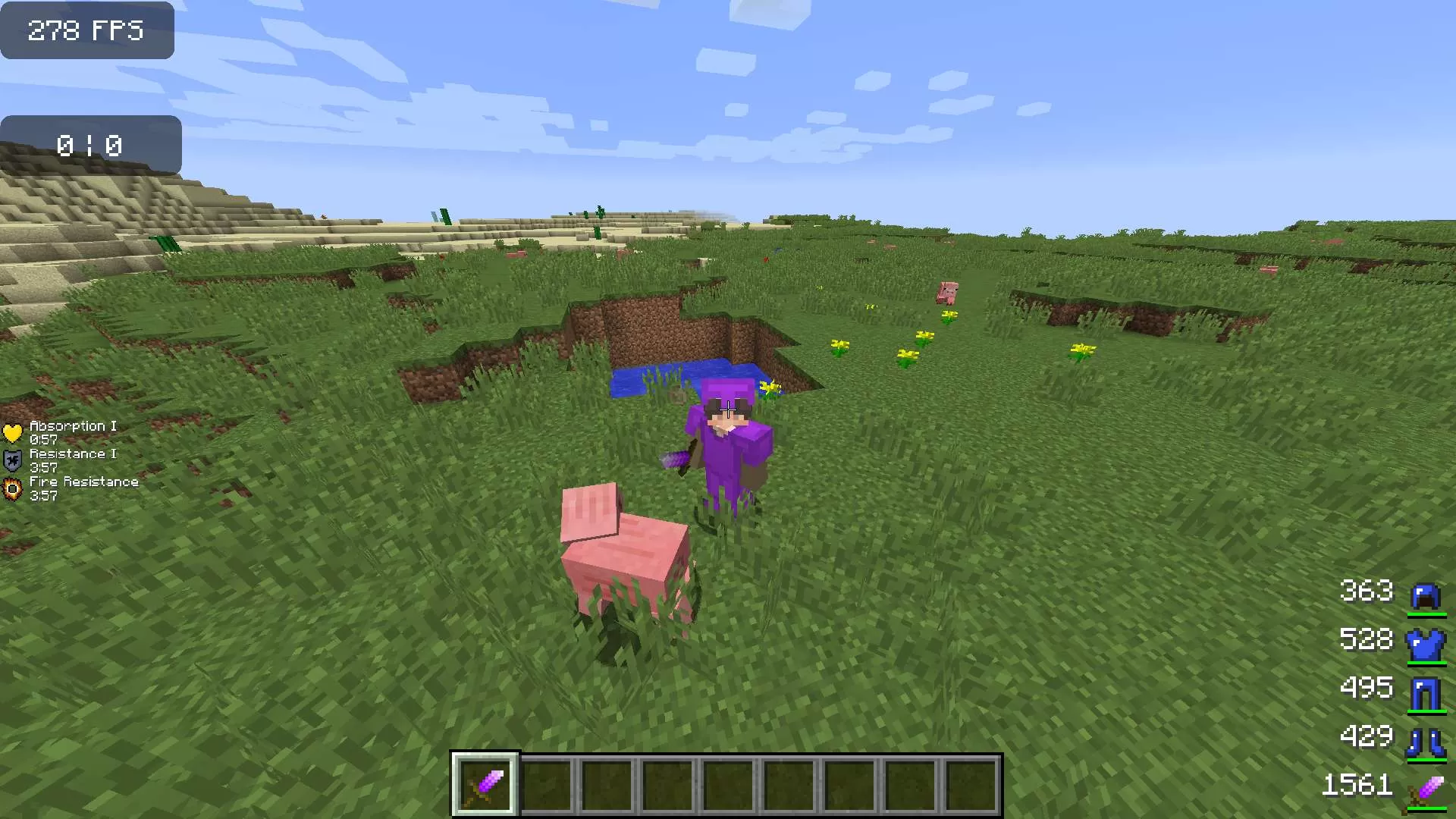Toggle the 0|0 kill counter display
Viewport: 1456px width, 819px height.
[89, 145]
